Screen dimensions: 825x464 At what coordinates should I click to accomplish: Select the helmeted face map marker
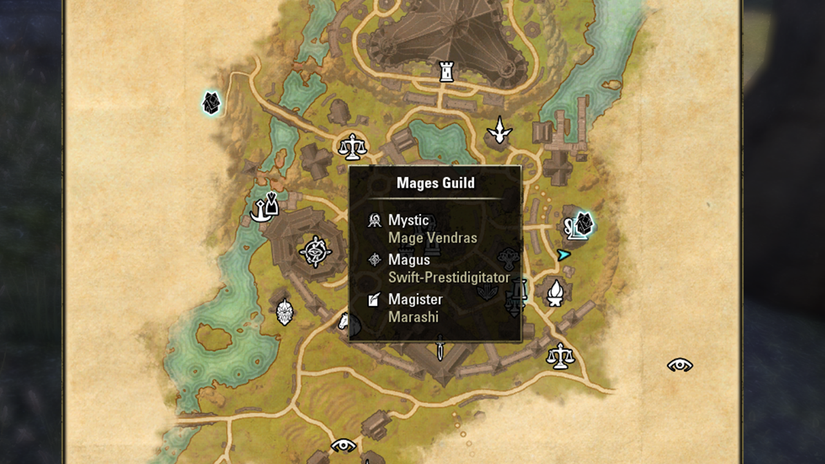pos(285,311)
